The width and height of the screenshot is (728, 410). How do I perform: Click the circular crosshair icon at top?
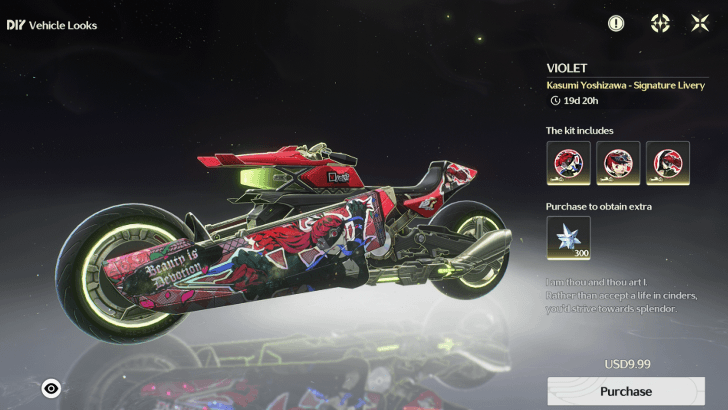[x=660, y=23]
